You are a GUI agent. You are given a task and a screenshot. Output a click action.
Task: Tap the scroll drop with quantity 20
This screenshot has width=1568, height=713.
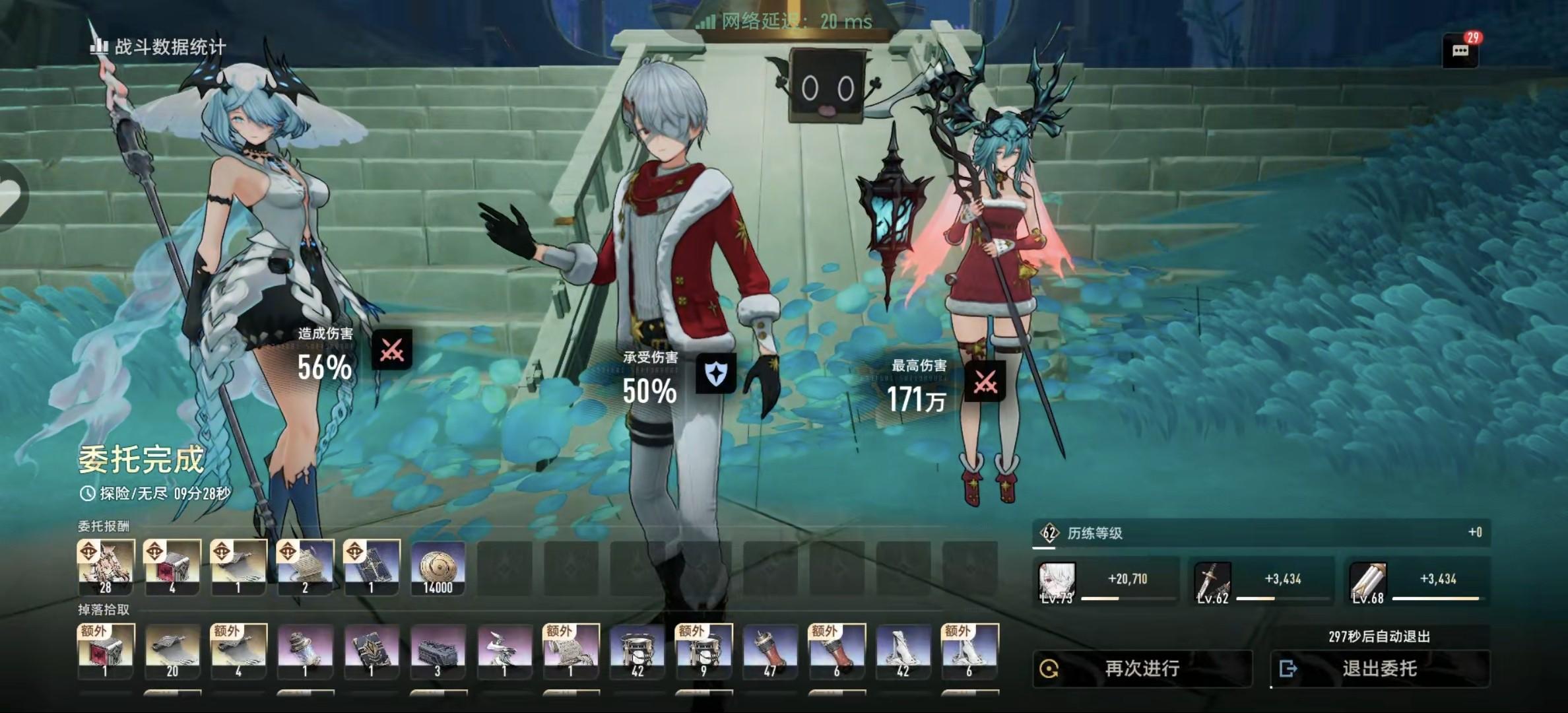172,652
